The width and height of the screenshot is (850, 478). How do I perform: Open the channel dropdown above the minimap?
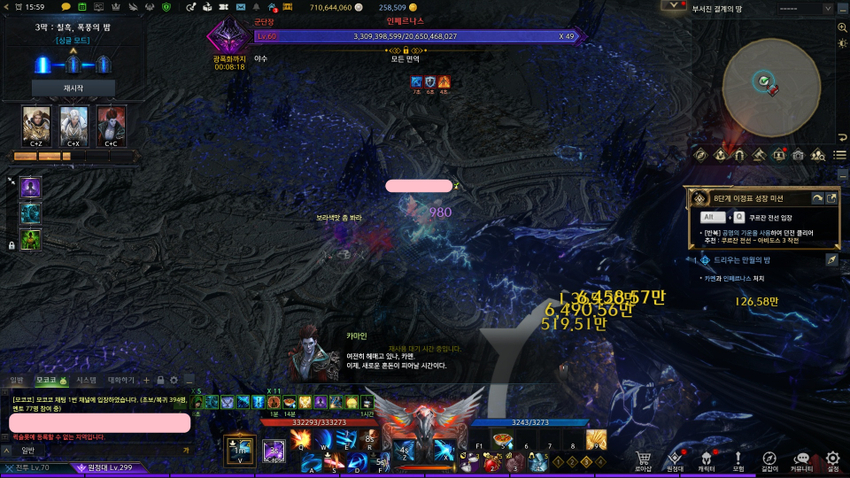(828, 8)
